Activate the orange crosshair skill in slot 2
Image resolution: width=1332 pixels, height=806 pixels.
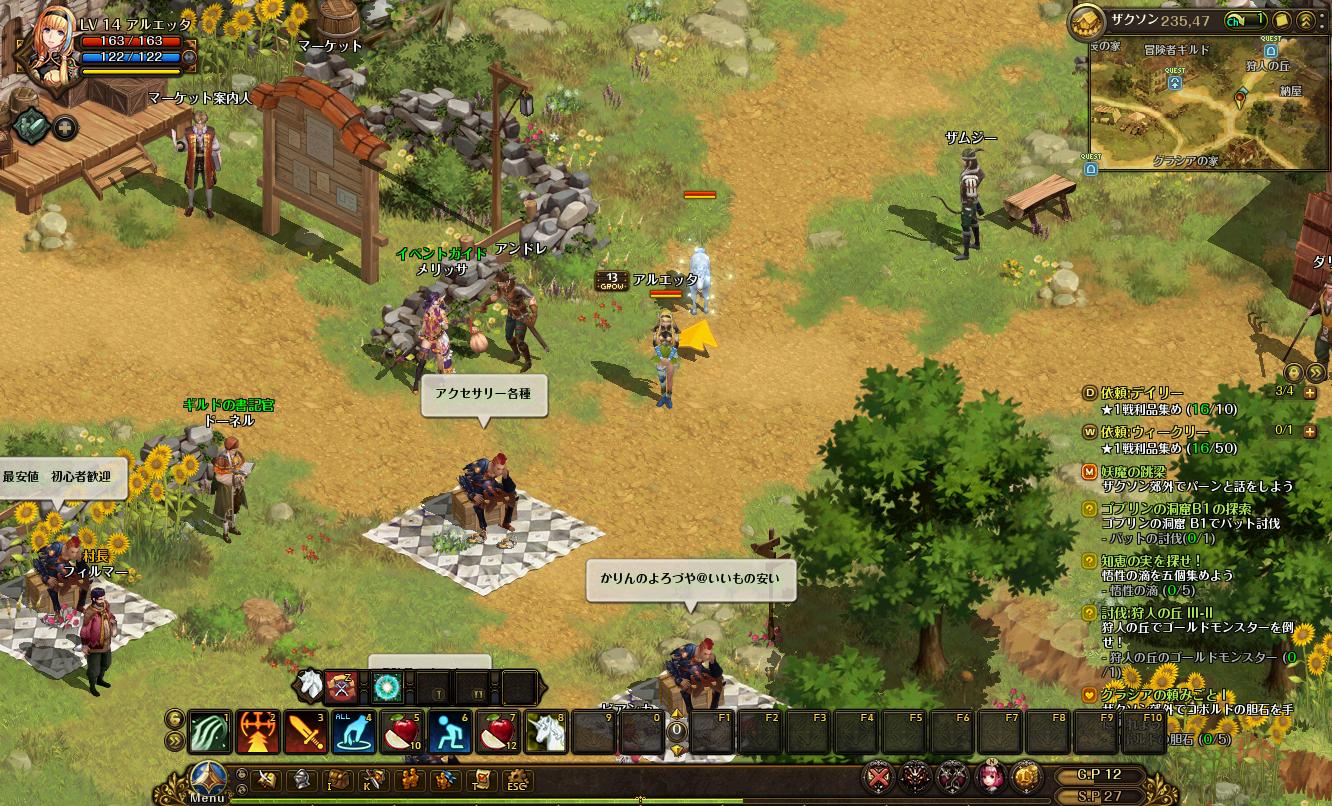click(x=257, y=732)
